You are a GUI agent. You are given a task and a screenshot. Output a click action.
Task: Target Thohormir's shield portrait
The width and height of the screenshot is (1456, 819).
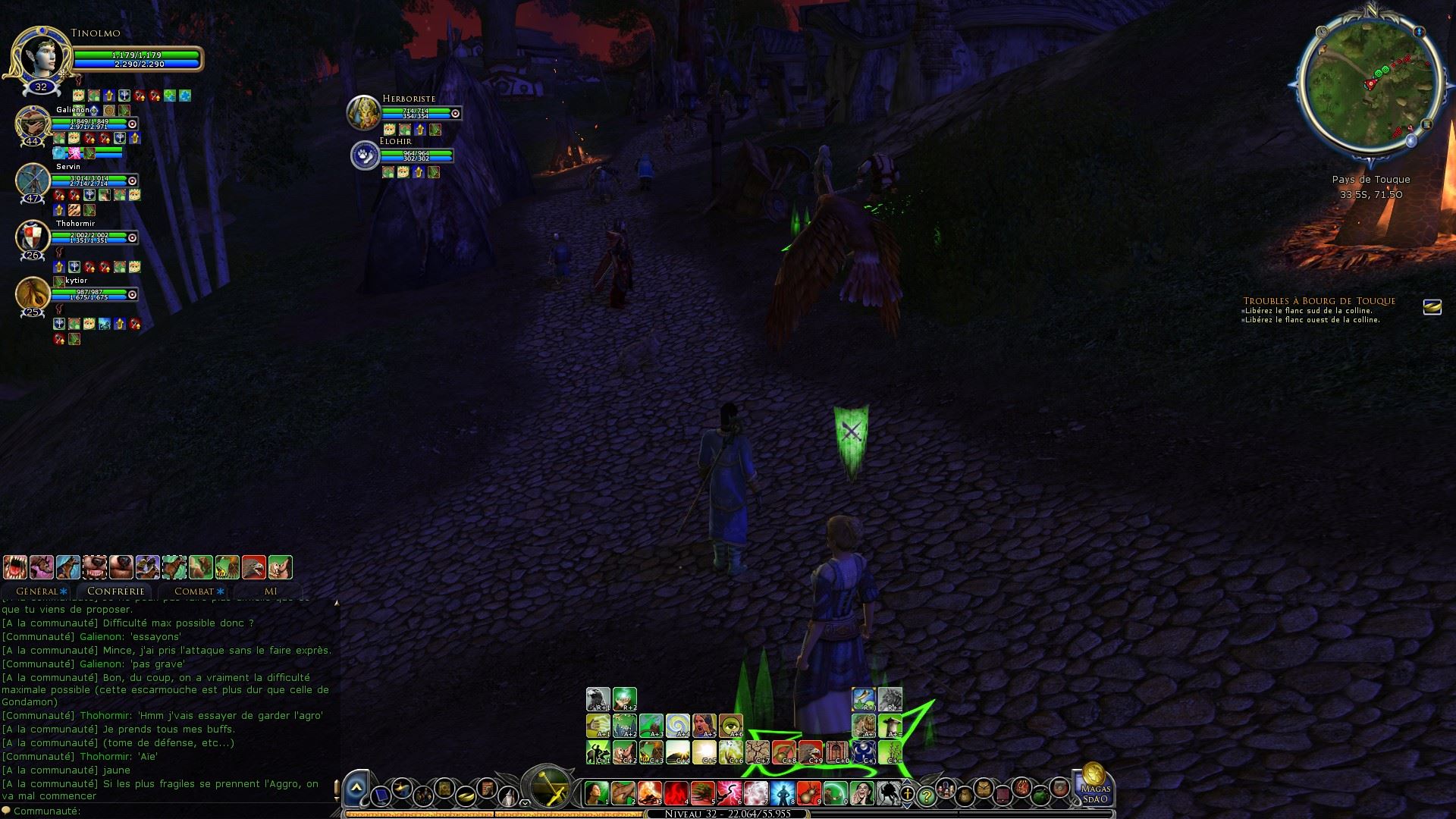coord(33,237)
